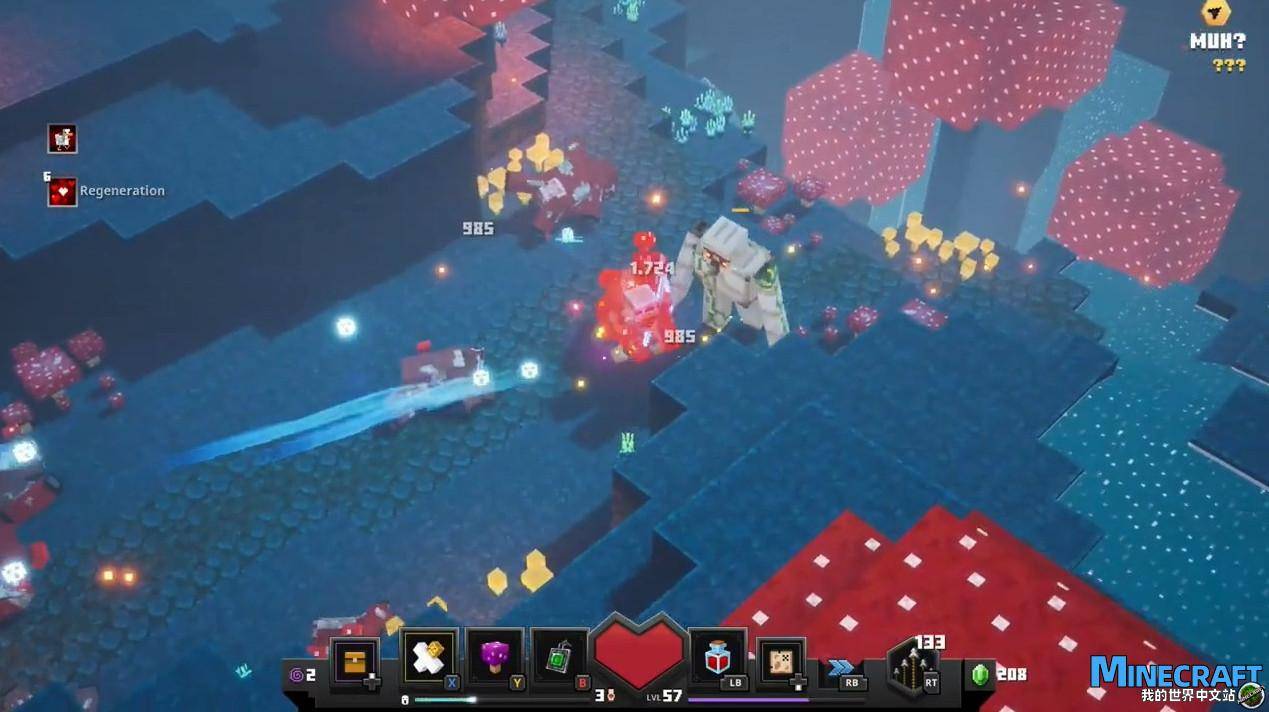Use the crossed-bones artifact in the X slot

tap(429, 657)
